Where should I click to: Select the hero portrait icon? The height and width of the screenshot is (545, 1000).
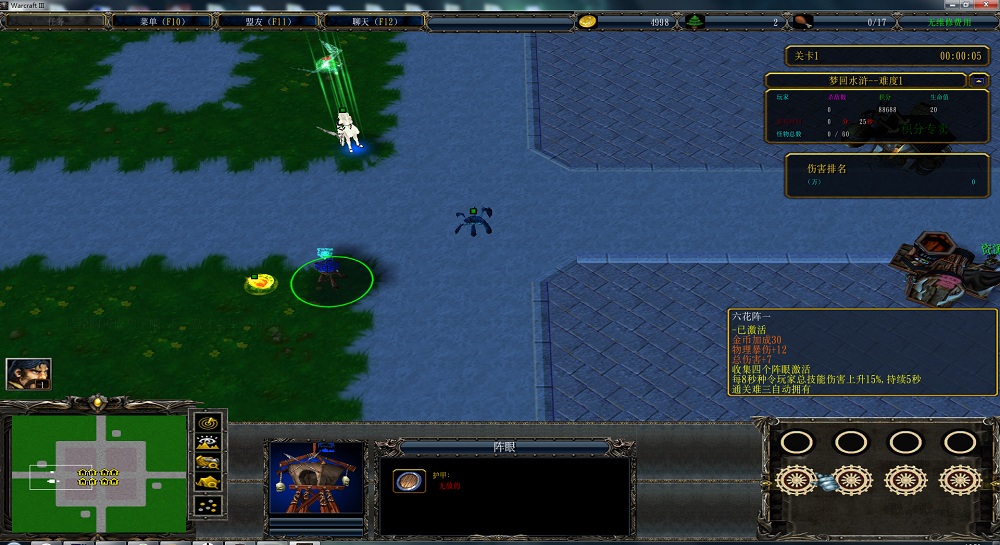[28, 374]
